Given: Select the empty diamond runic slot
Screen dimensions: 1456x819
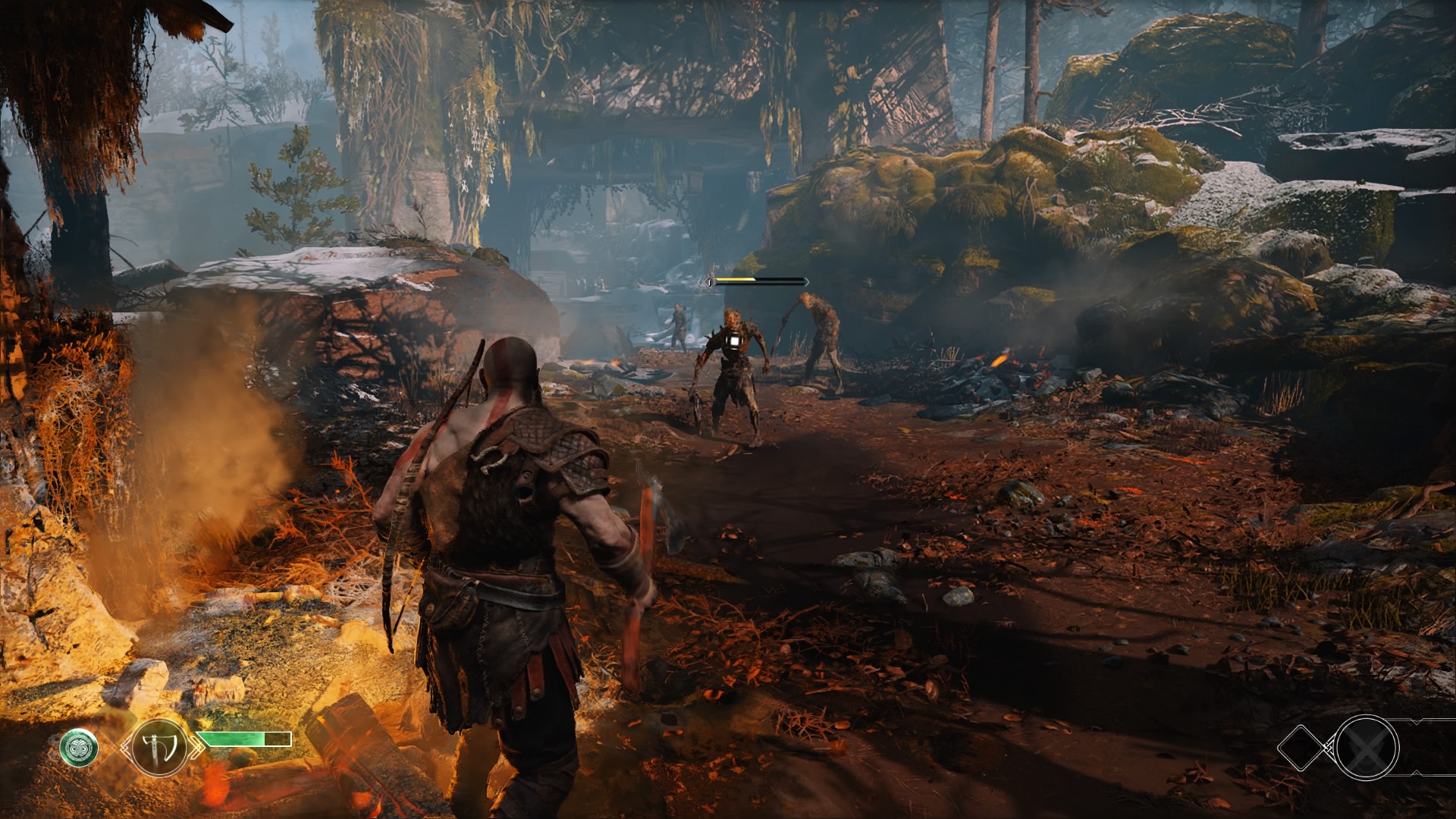Looking at the screenshot, I should click(x=1304, y=748).
